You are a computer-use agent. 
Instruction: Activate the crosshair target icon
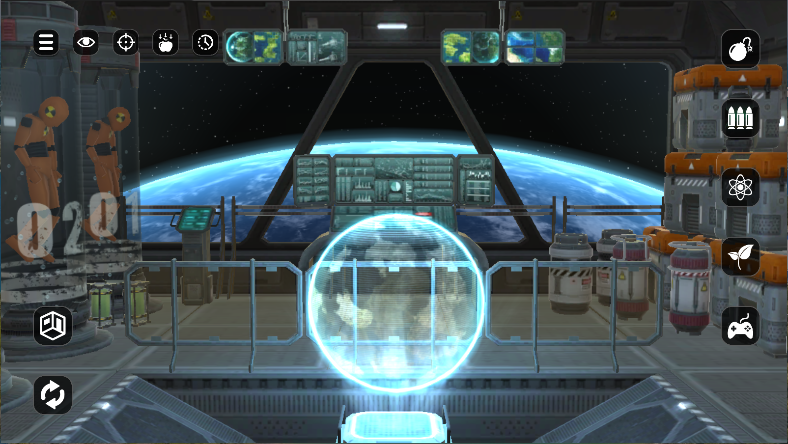coord(125,42)
